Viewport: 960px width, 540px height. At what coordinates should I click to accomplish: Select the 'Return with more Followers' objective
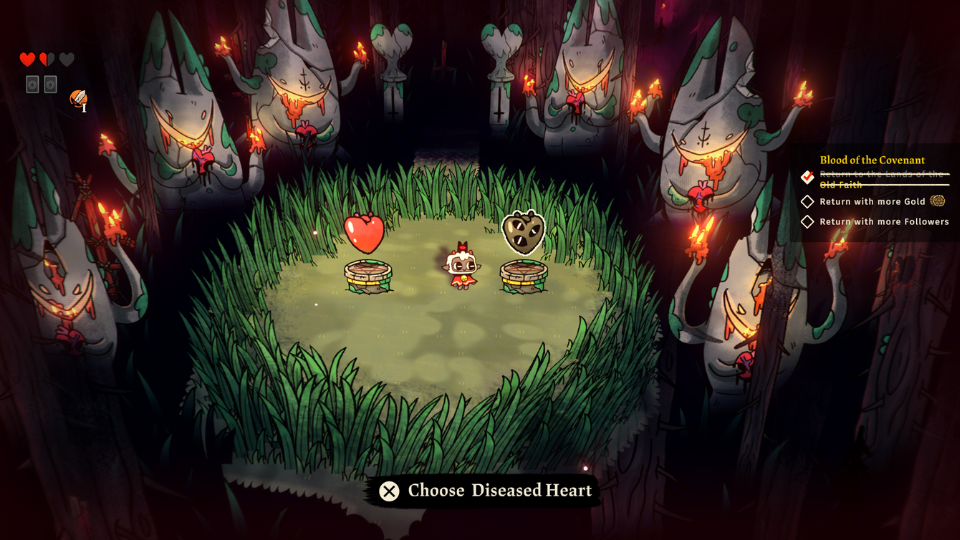click(884, 222)
